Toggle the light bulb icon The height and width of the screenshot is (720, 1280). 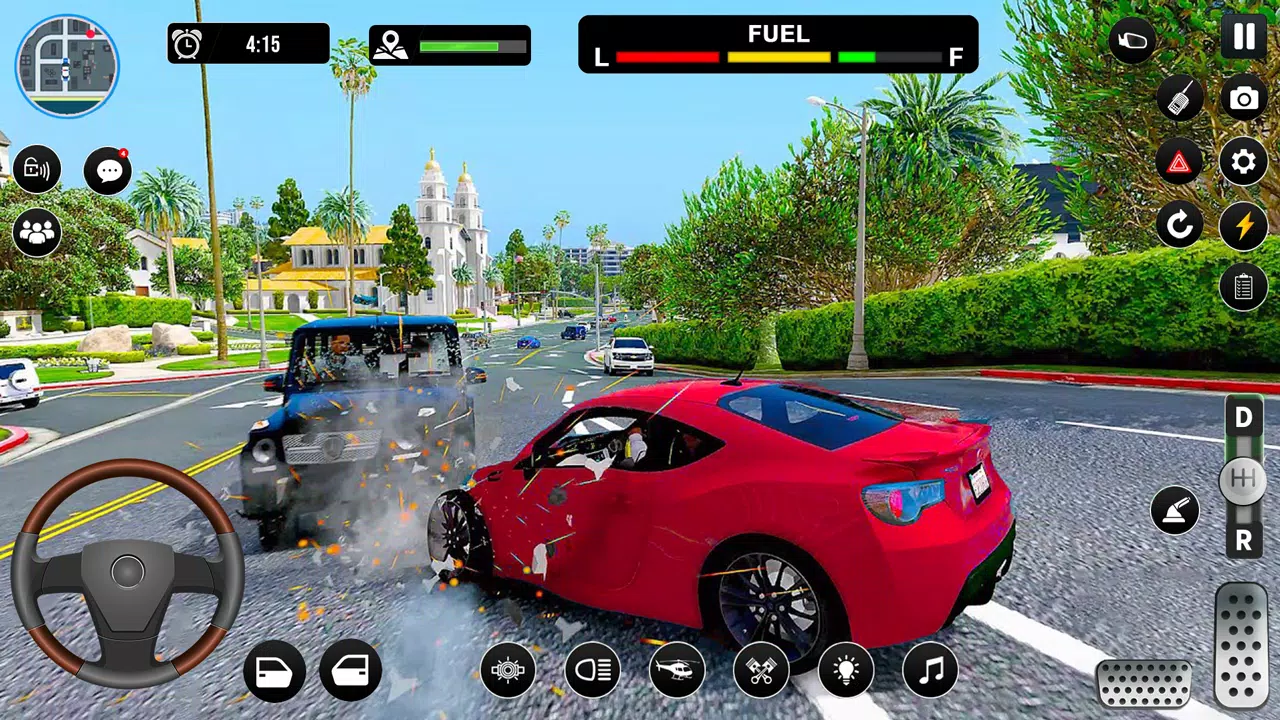click(x=845, y=669)
